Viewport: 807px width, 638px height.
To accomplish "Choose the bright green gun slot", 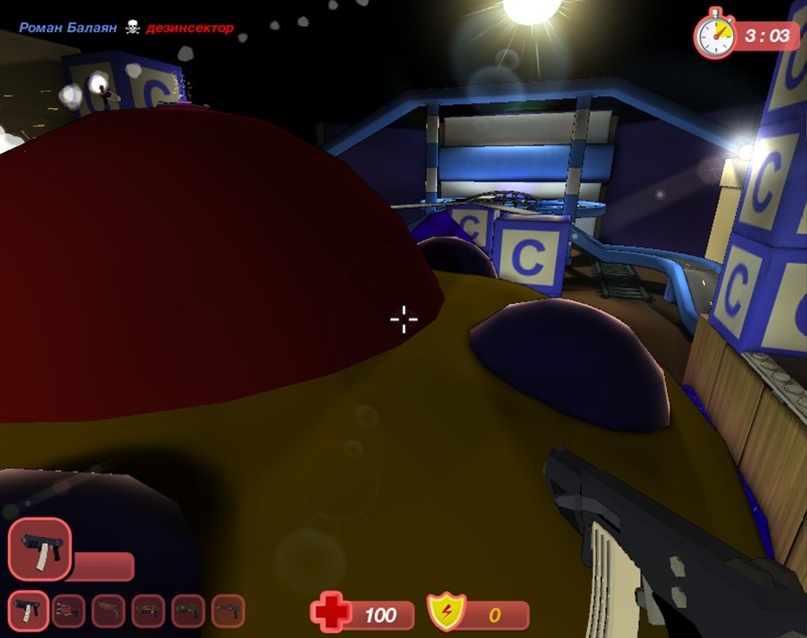I will (x=188, y=611).
